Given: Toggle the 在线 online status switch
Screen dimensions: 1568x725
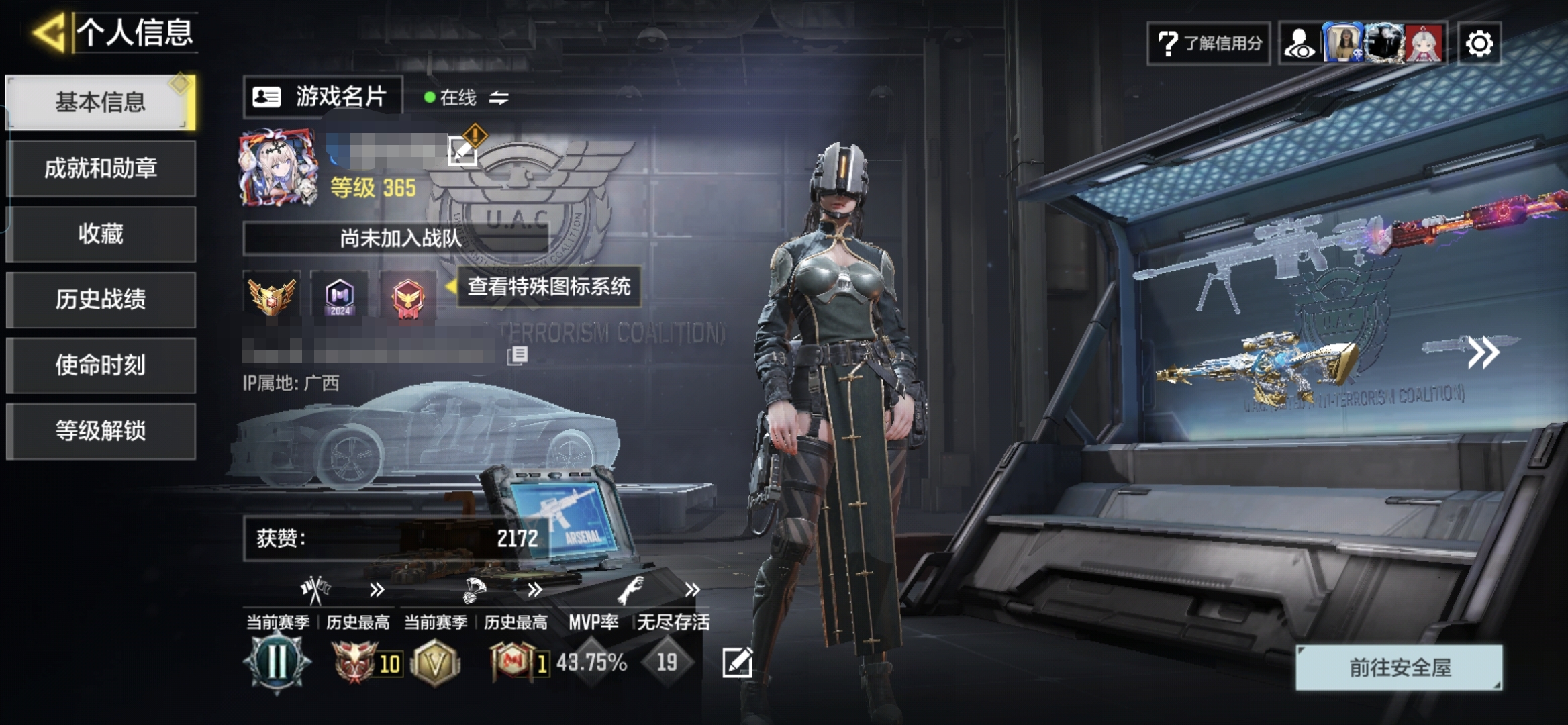Looking at the screenshot, I should click(x=499, y=98).
